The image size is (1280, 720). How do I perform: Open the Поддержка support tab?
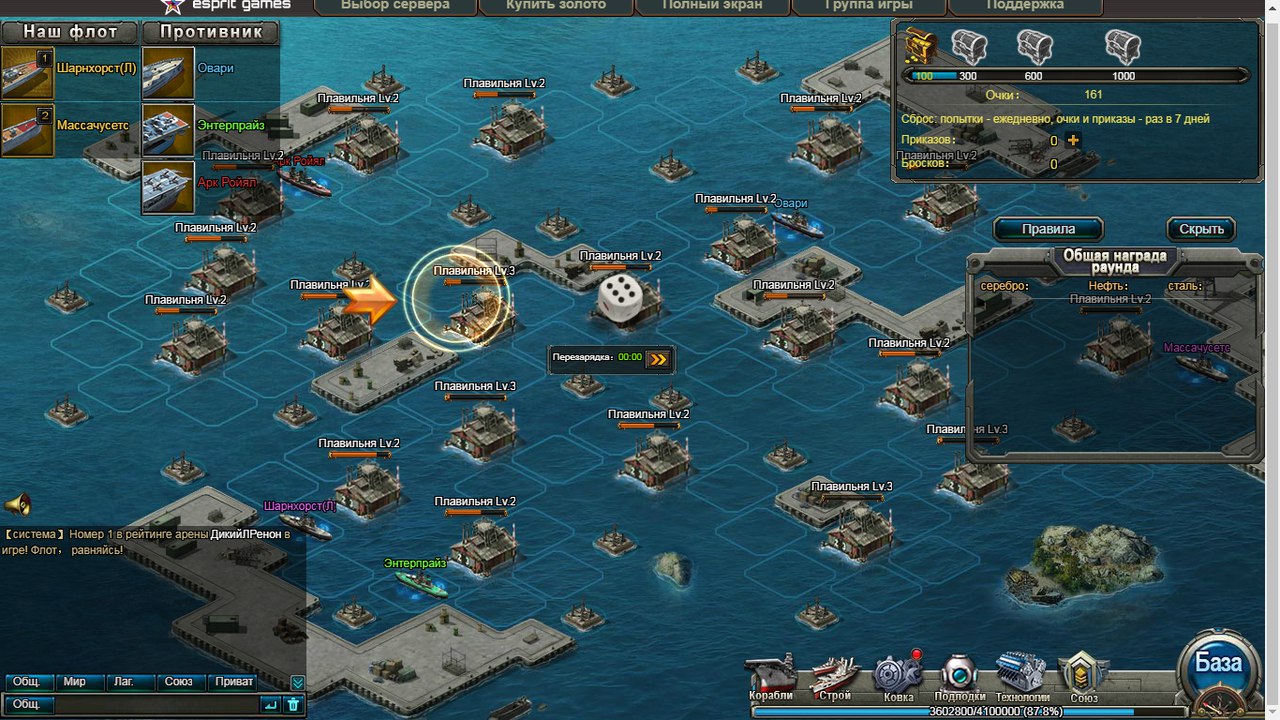pos(1025,6)
